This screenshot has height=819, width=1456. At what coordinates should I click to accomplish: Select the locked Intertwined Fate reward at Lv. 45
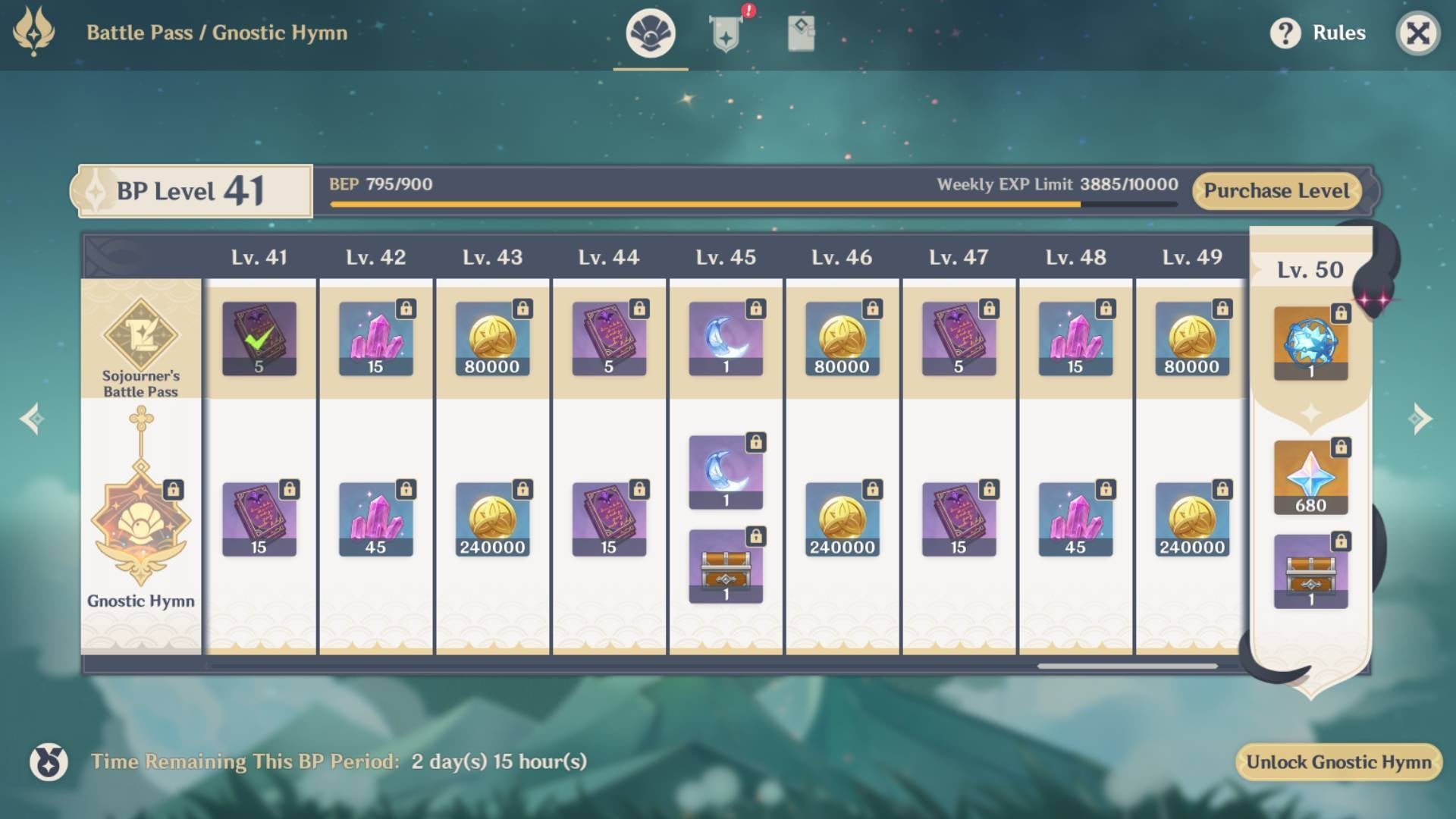[724, 339]
